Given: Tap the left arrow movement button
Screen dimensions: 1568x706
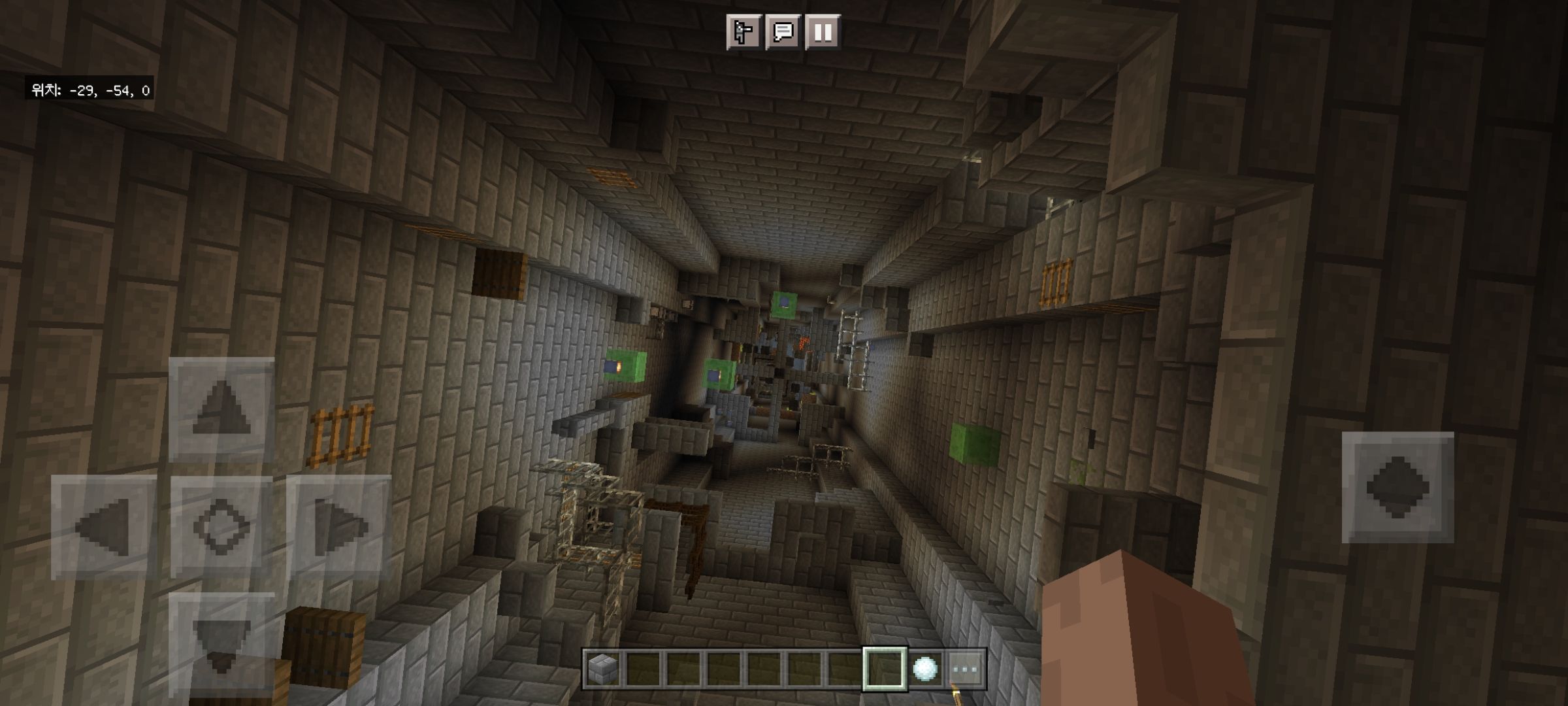Looking at the screenshot, I should click(104, 526).
